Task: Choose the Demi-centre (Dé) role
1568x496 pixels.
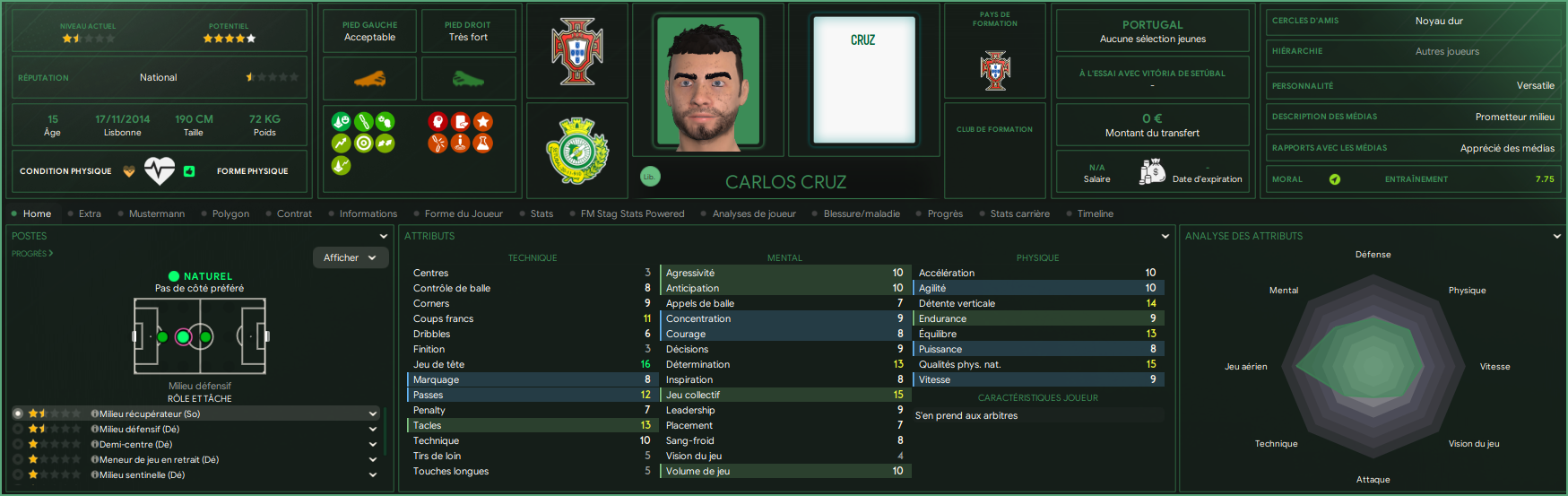Action: pyautogui.click(x=135, y=444)
